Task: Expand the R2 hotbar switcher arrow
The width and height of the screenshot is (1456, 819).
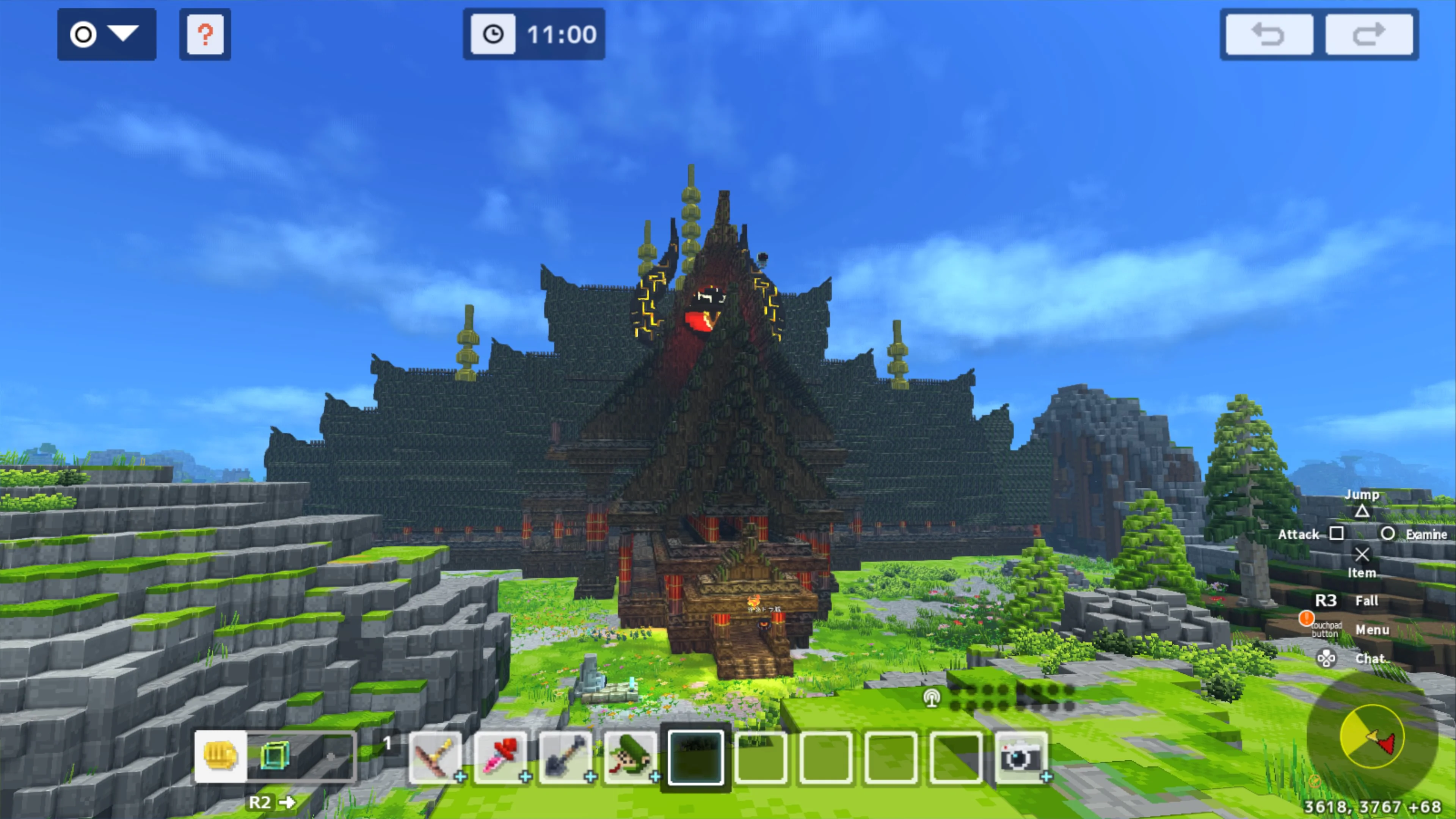Action: (x=288, y=802)
